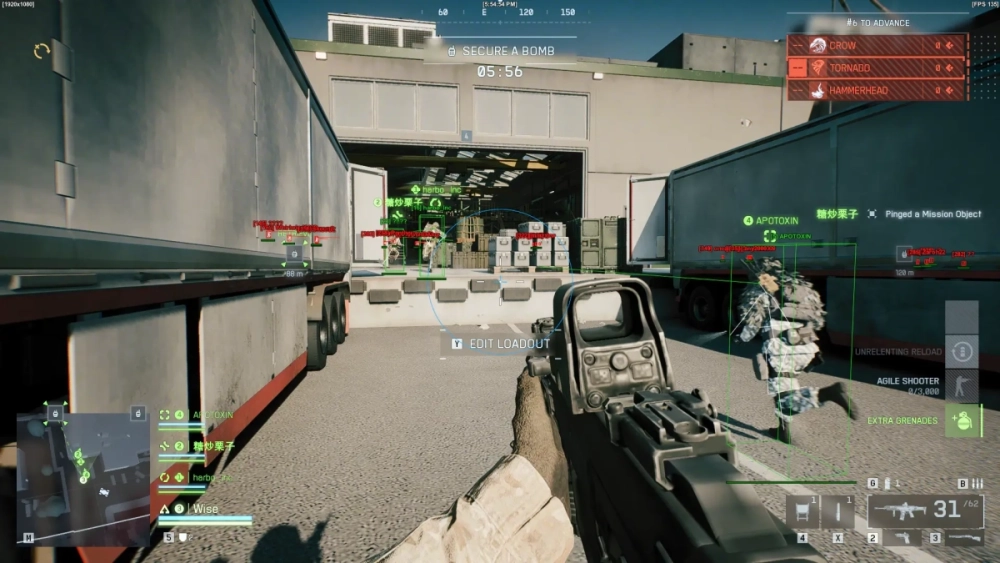Screen dimensions: 1000x563
Task: Select squadmate 糖炒栗子 in squad list
Action: (x=213, y=446)
